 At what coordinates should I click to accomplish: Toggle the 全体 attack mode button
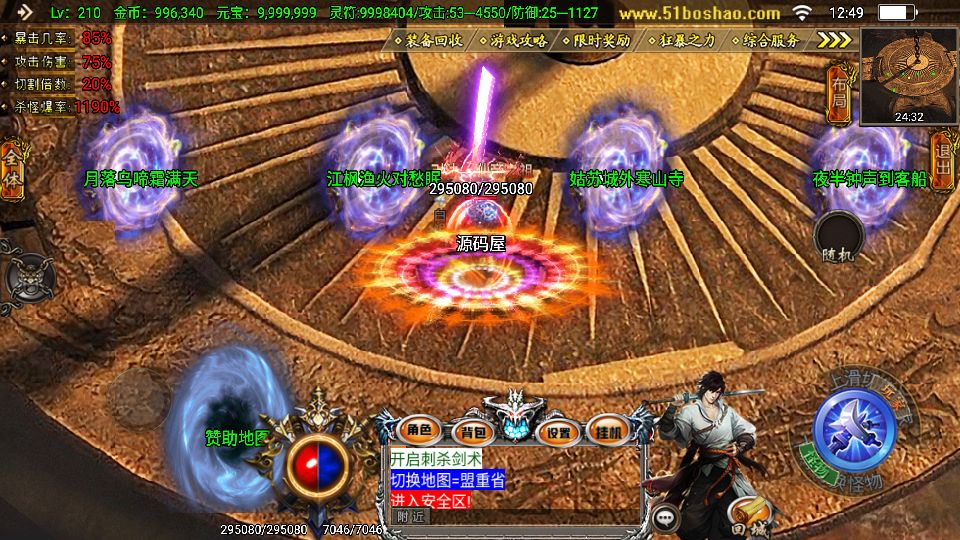[12, 165]
